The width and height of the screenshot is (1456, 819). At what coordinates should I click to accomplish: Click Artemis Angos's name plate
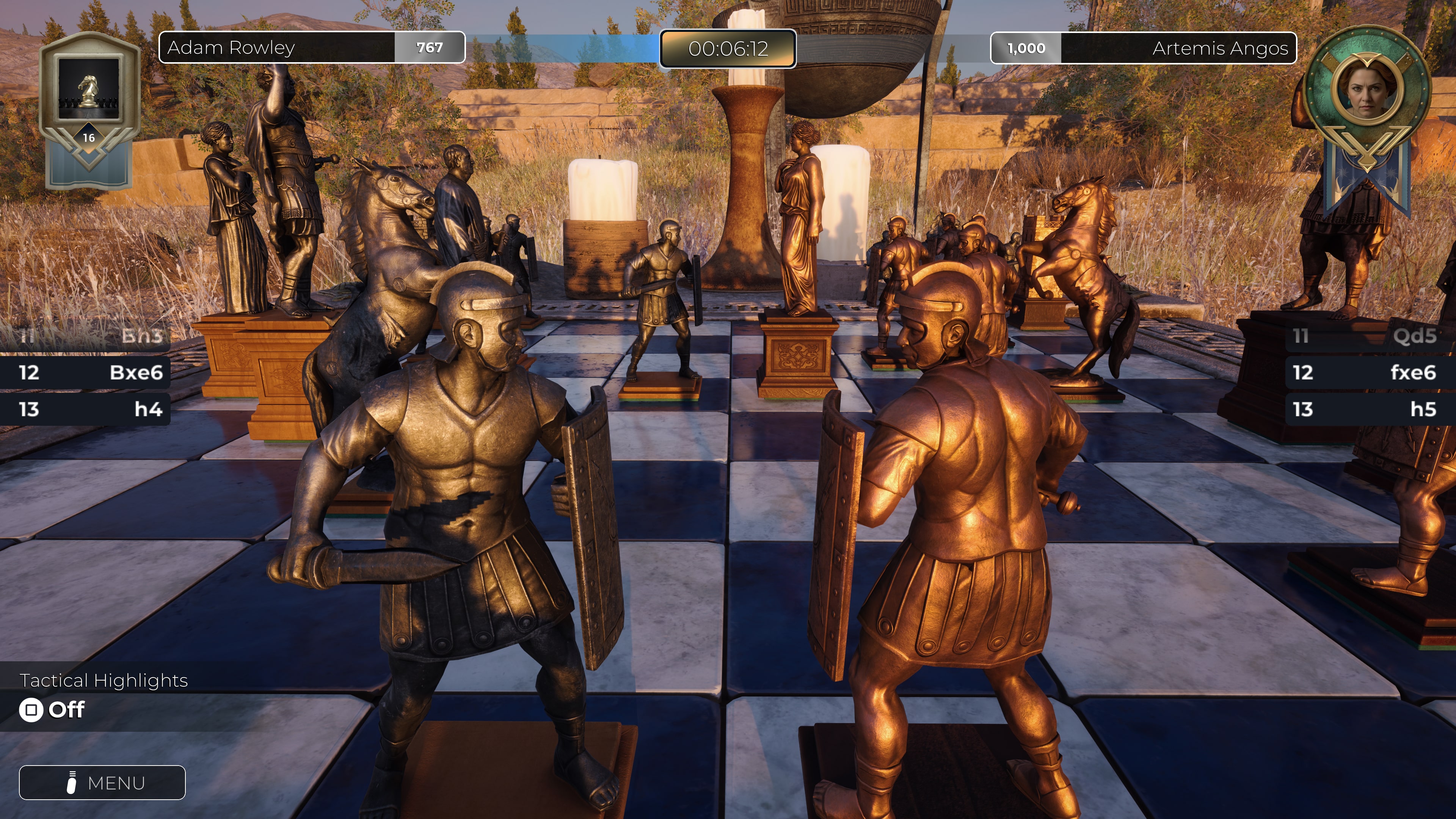[1221, 49]
